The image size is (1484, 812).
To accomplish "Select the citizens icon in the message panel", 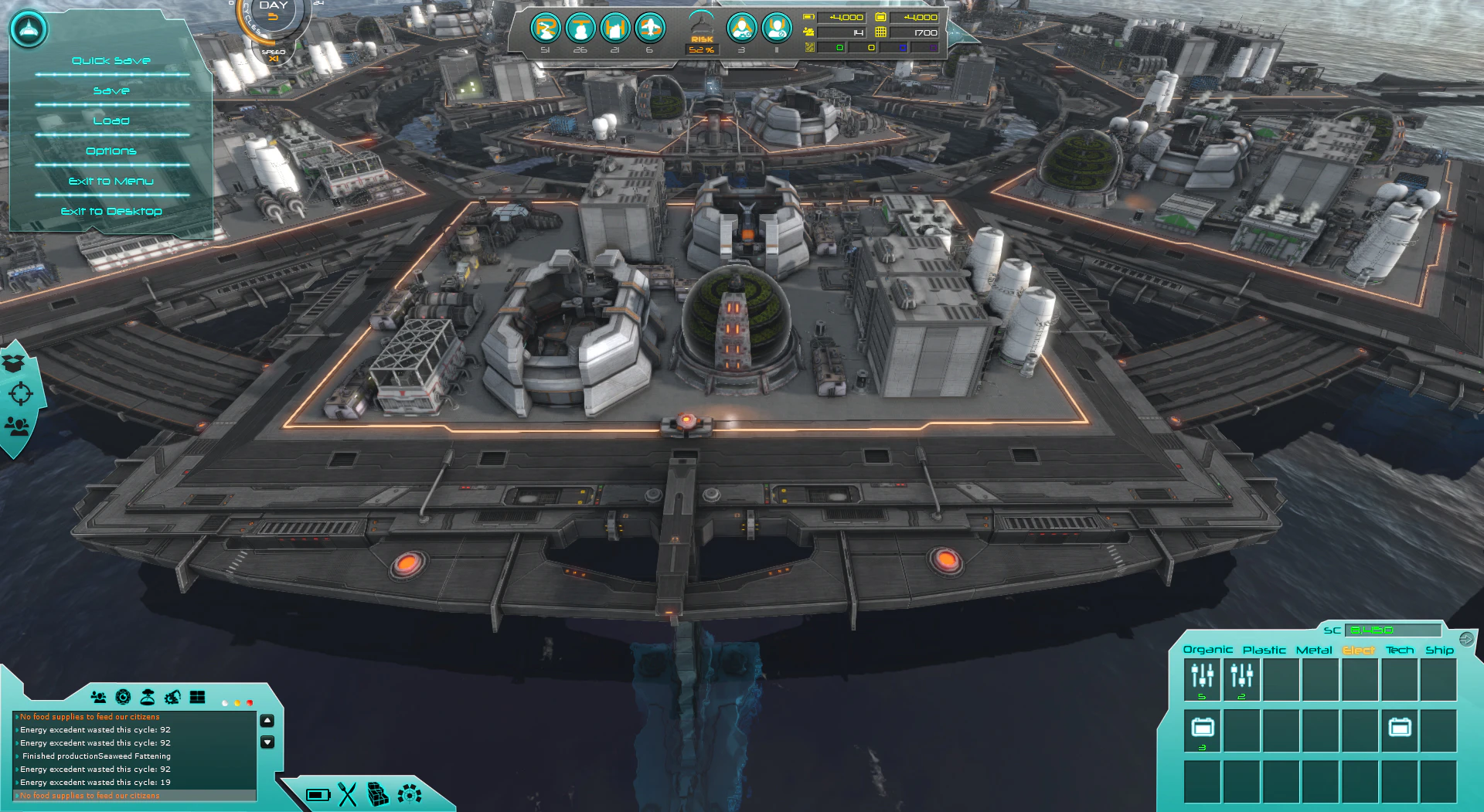I will point(98,697).
